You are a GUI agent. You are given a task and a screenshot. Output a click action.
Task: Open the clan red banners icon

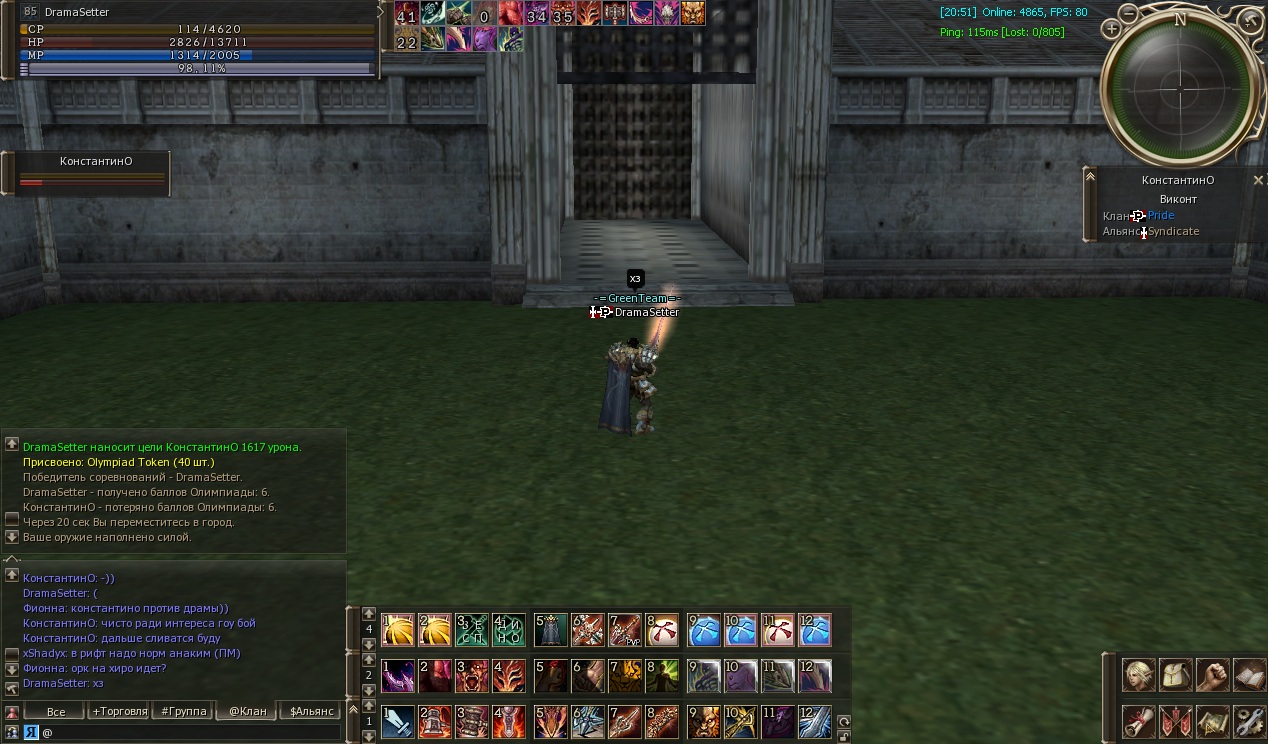(1176, 720)
